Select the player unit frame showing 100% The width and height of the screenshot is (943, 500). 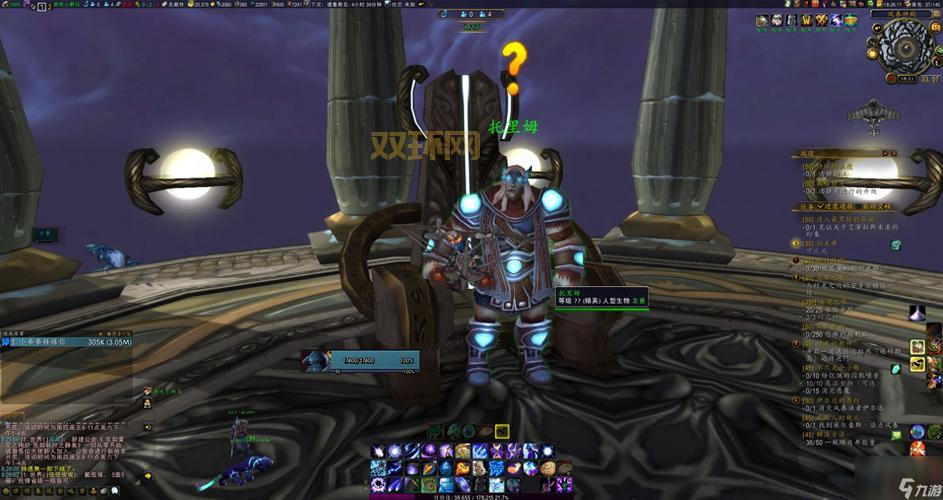[359, 360]
